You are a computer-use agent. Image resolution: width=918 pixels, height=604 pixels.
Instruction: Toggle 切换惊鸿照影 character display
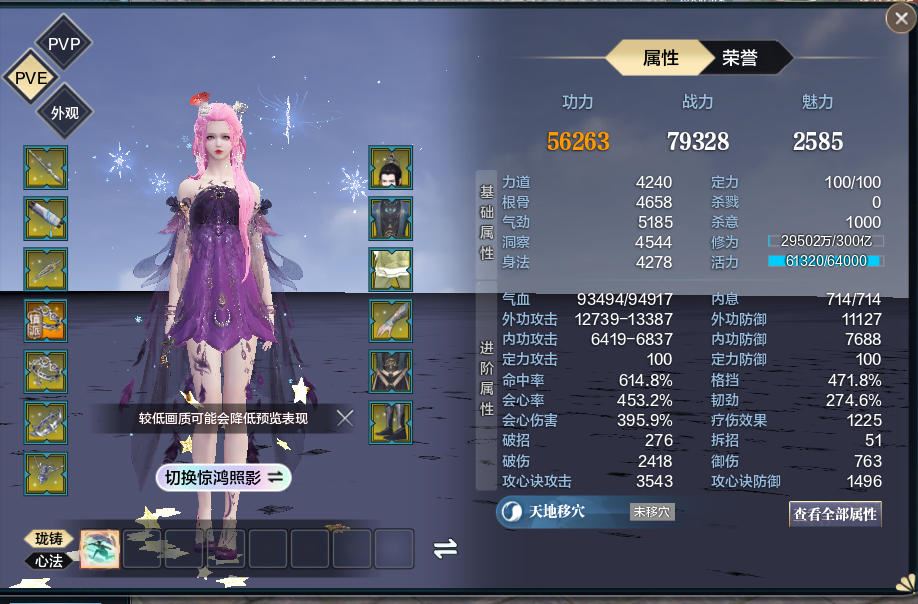click(222, 478)
